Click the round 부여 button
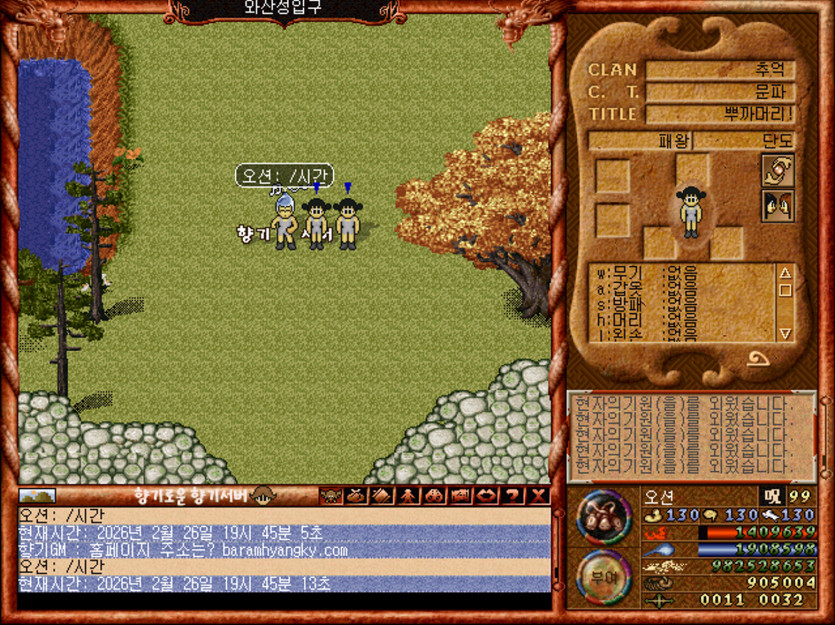 pos(603,577)
